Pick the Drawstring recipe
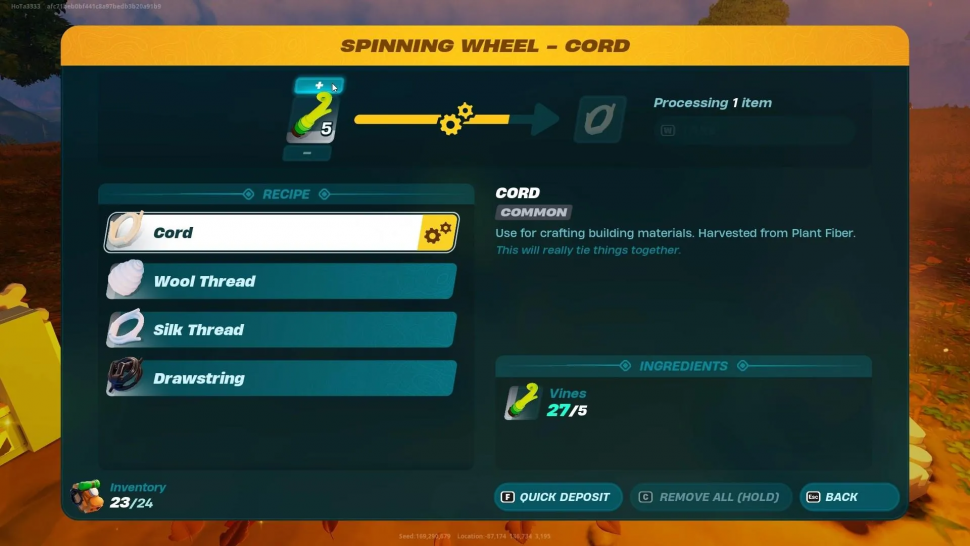Viewport: 970px width, 546px height. click(x=280, y=379)
